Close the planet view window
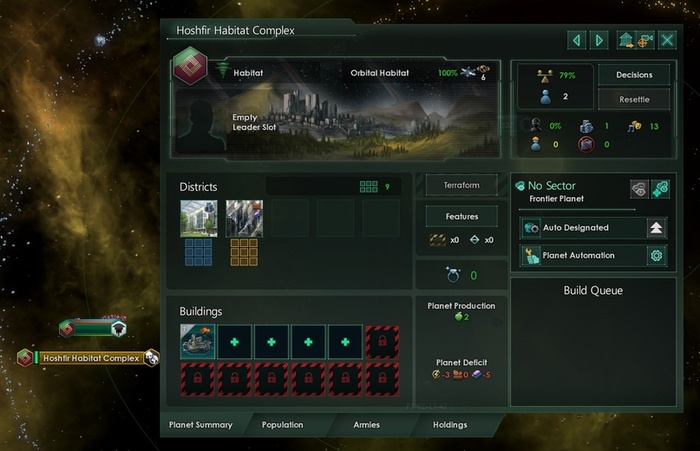Image resolution: width=700 pixels, height=451 pixels. (x=667, y=40)
